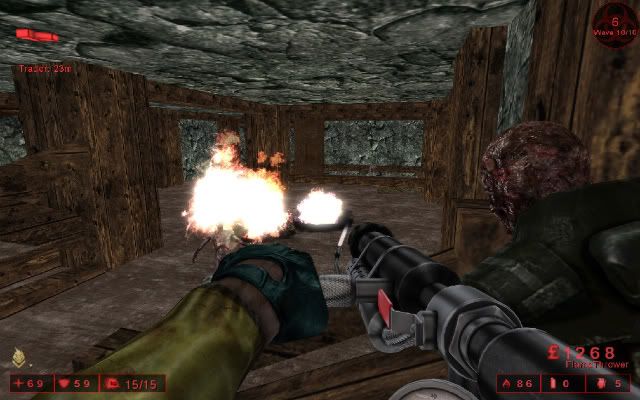Select the grenade icon
Screen dimensions: 640x400
[600, 383]
